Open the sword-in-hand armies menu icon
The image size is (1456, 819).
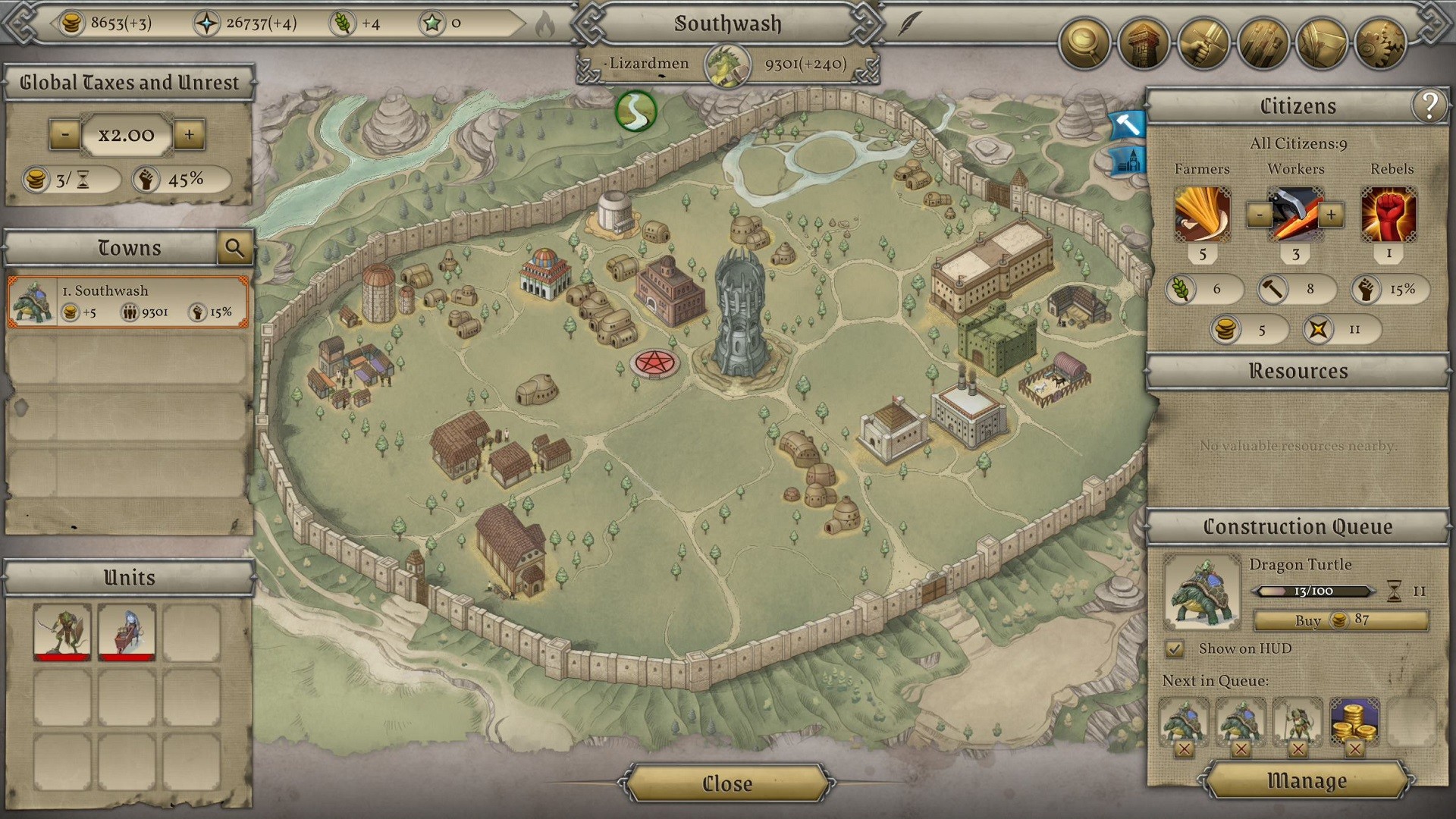click(x=1202, y=44)
